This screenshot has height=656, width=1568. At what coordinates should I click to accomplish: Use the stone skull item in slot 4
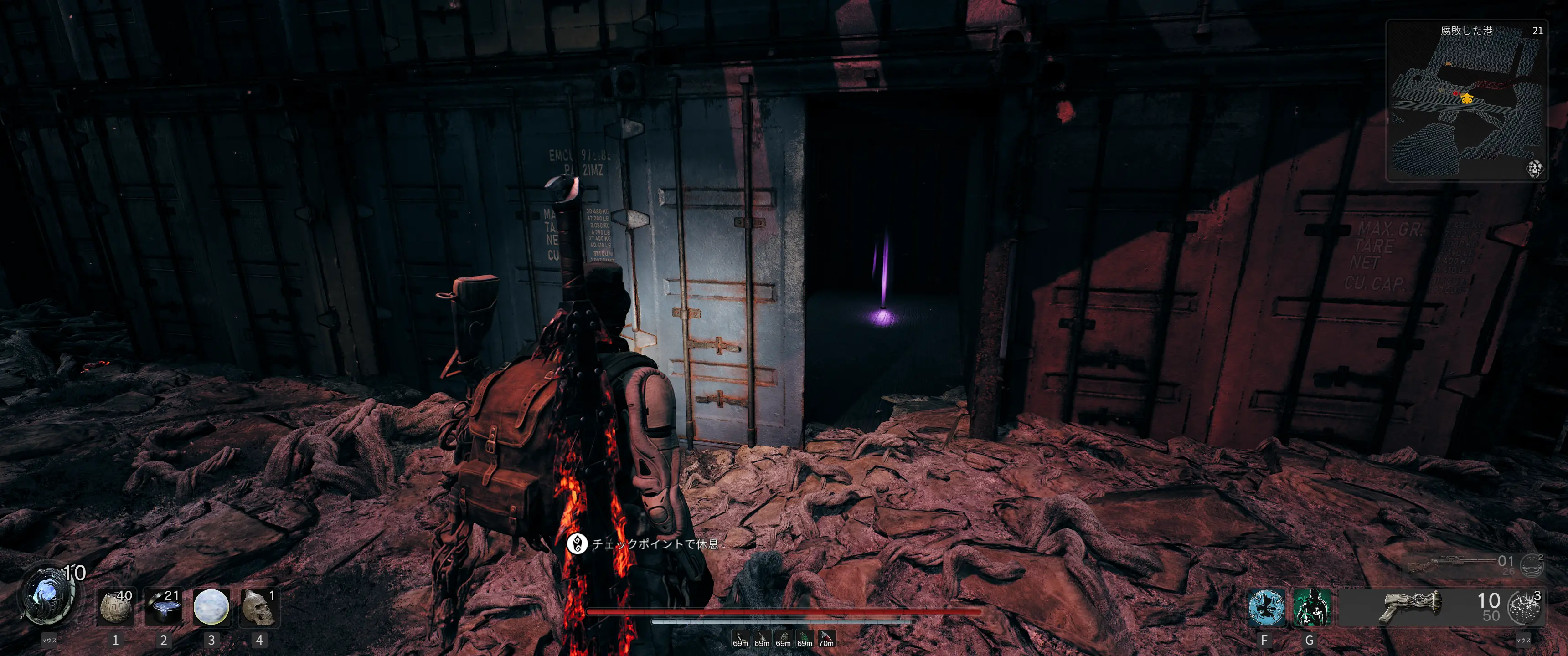point(259,607)
